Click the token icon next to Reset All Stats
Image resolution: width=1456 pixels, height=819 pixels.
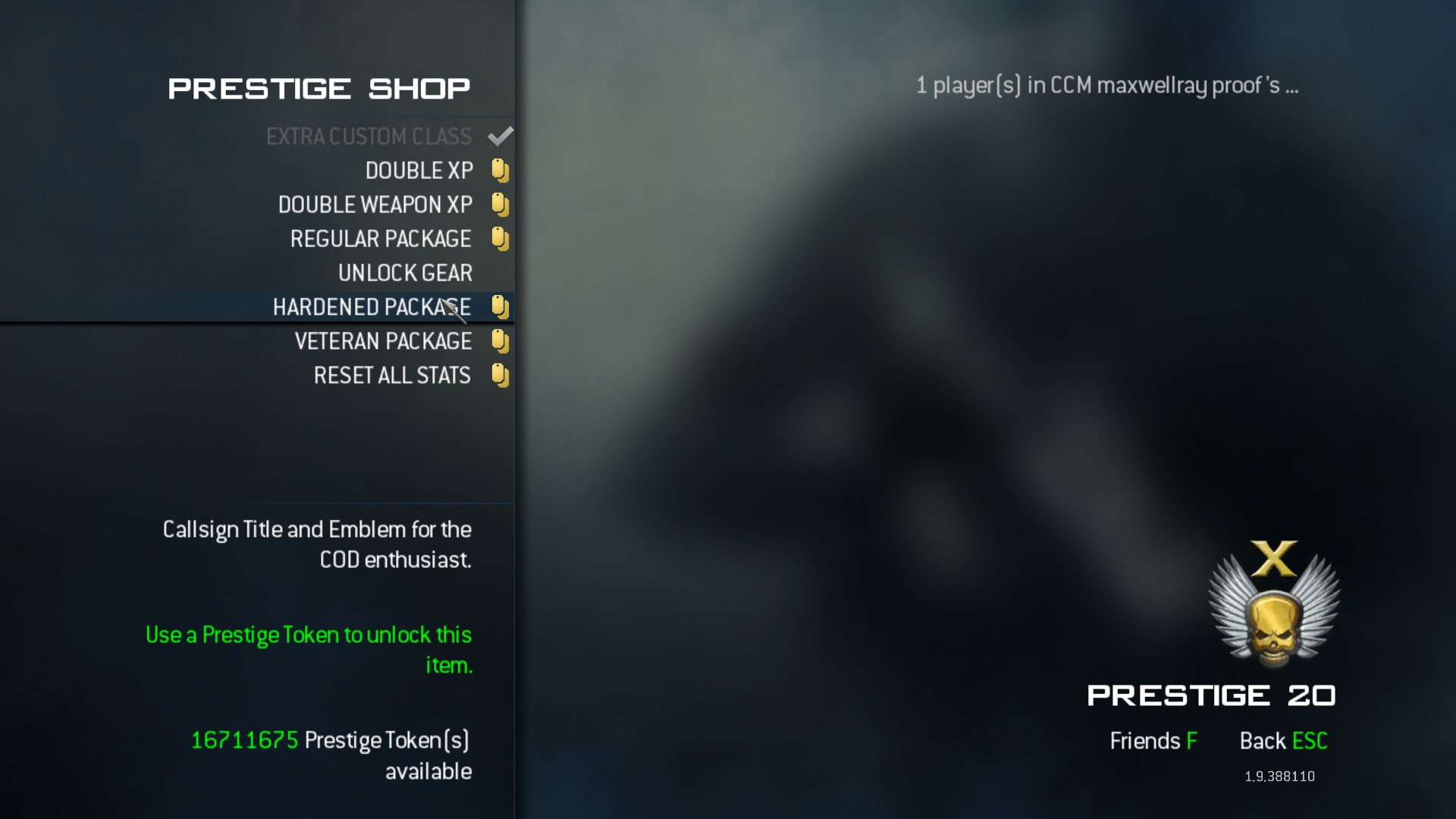pyautogui.click(x=500, y=375)
